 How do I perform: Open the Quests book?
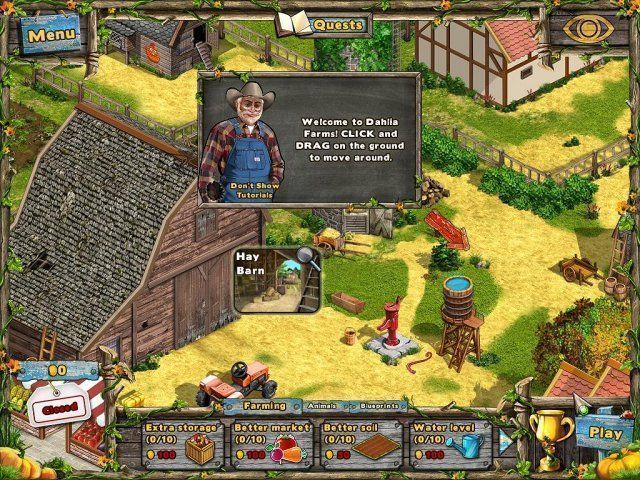pos(322,23)
